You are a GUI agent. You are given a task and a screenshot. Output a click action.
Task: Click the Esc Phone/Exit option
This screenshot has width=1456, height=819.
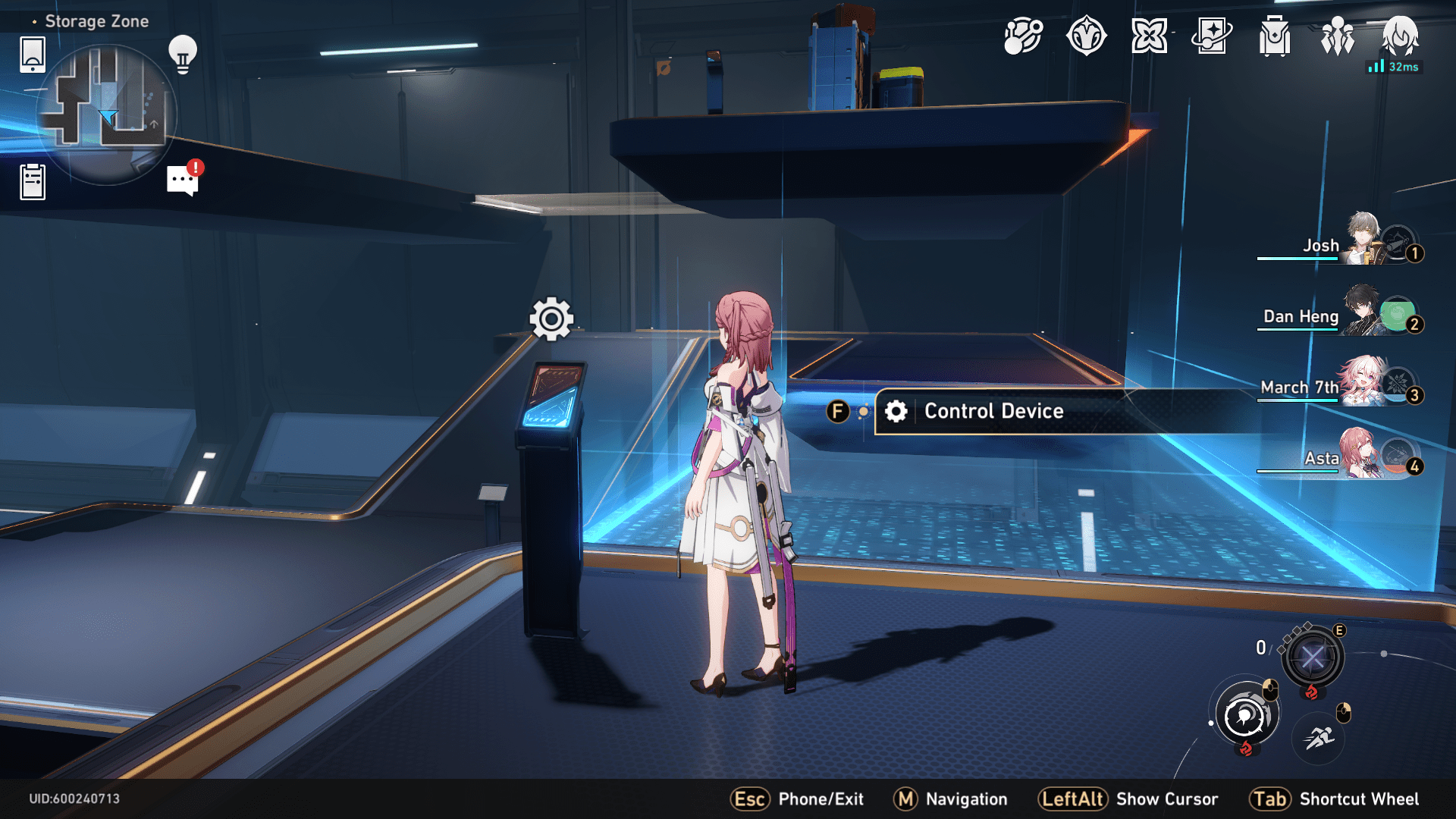(795, 799)
